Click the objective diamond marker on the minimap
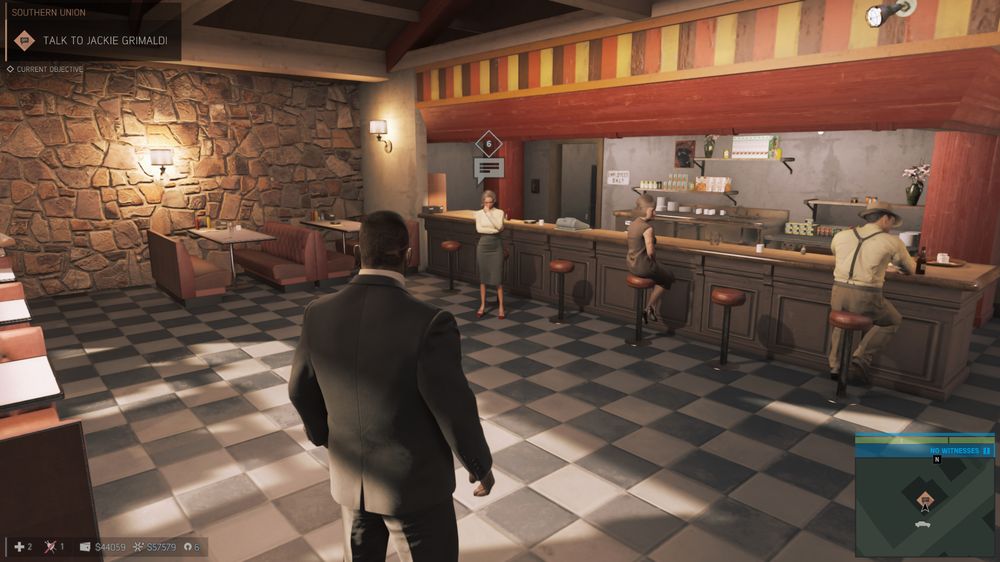This screenshot has height=562, width=1000. pyautogui.click(x=925, y=499)
